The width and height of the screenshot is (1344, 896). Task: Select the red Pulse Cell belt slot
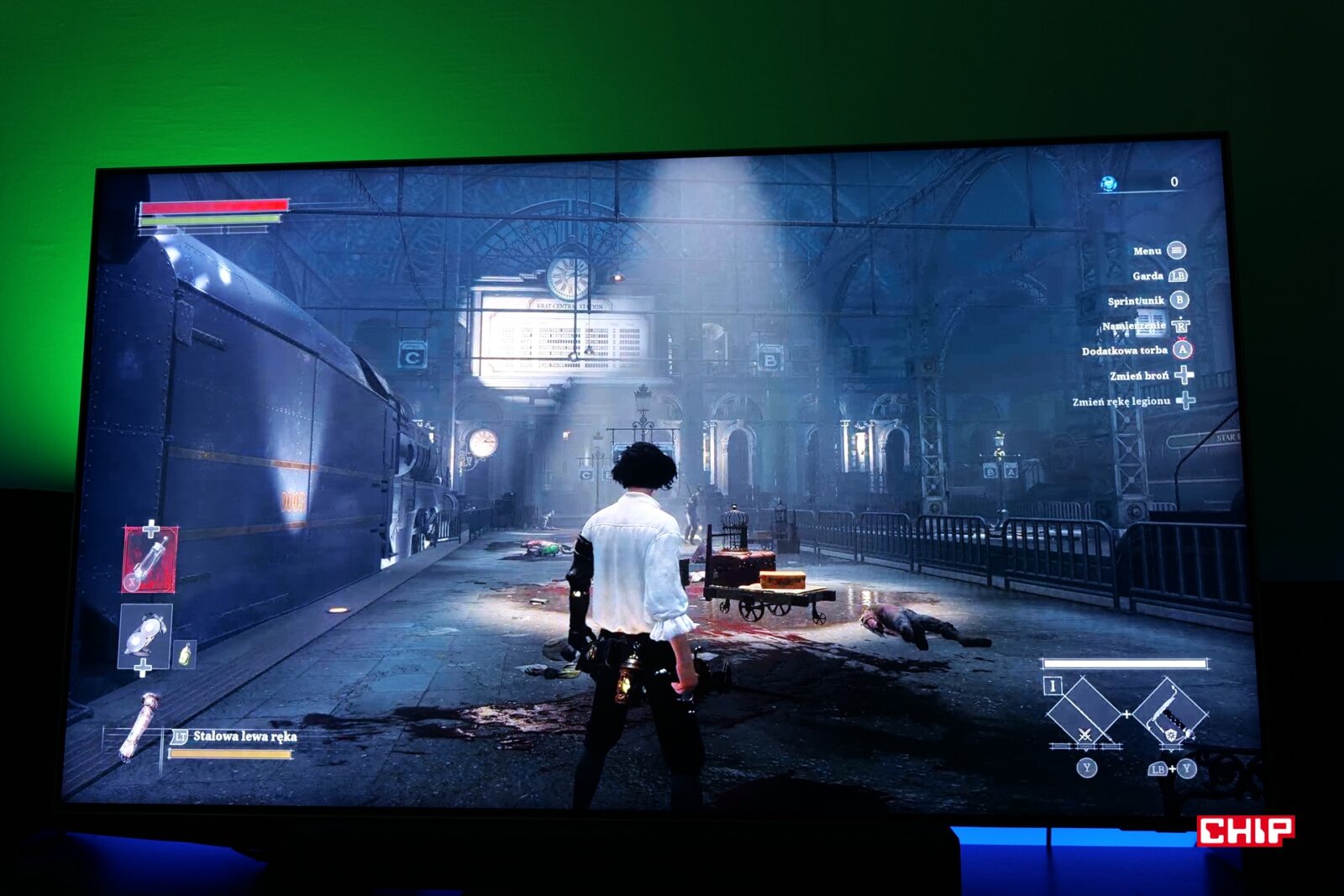(x=150, y=558)
